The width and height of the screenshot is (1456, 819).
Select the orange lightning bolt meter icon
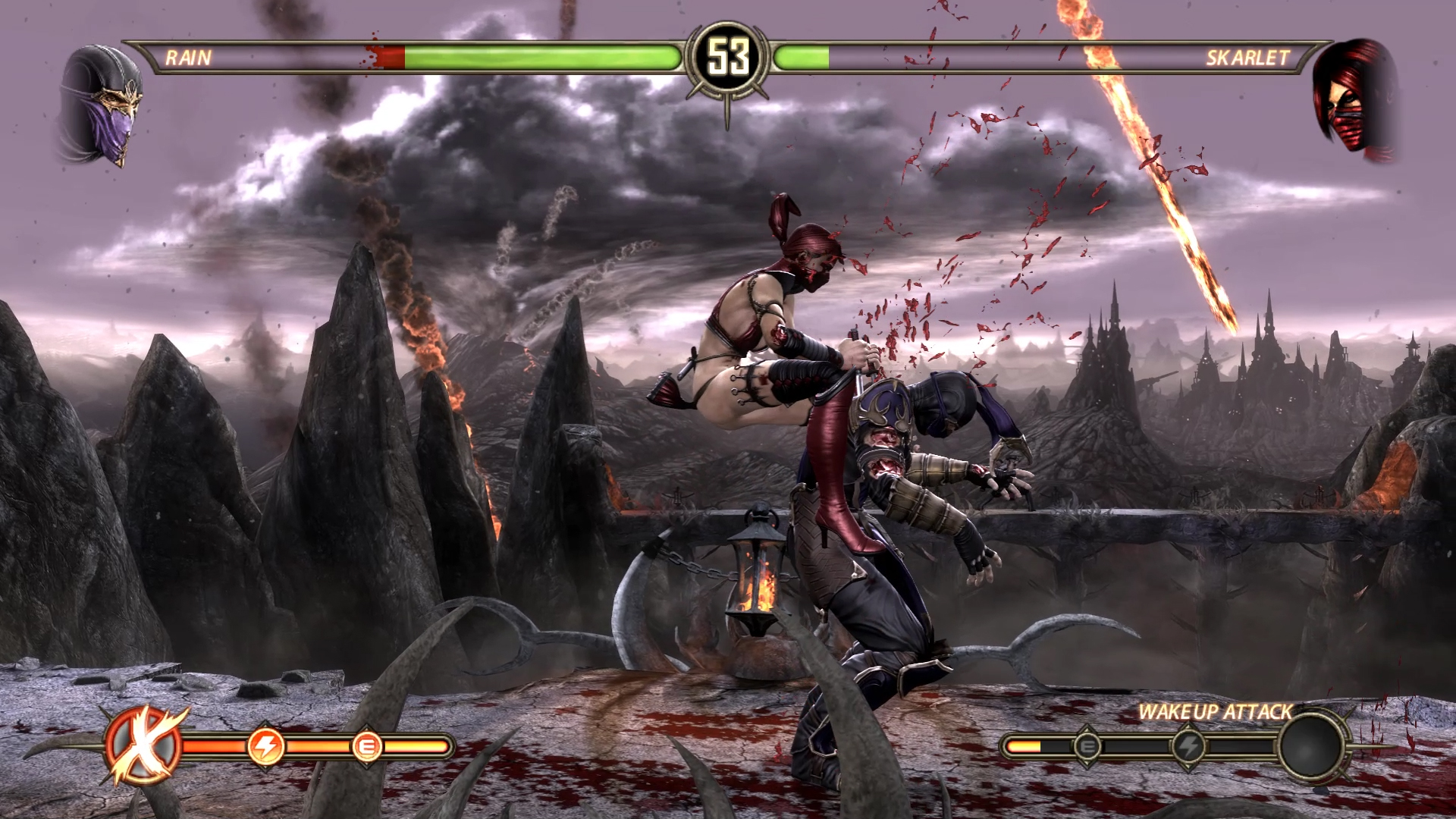266,747
